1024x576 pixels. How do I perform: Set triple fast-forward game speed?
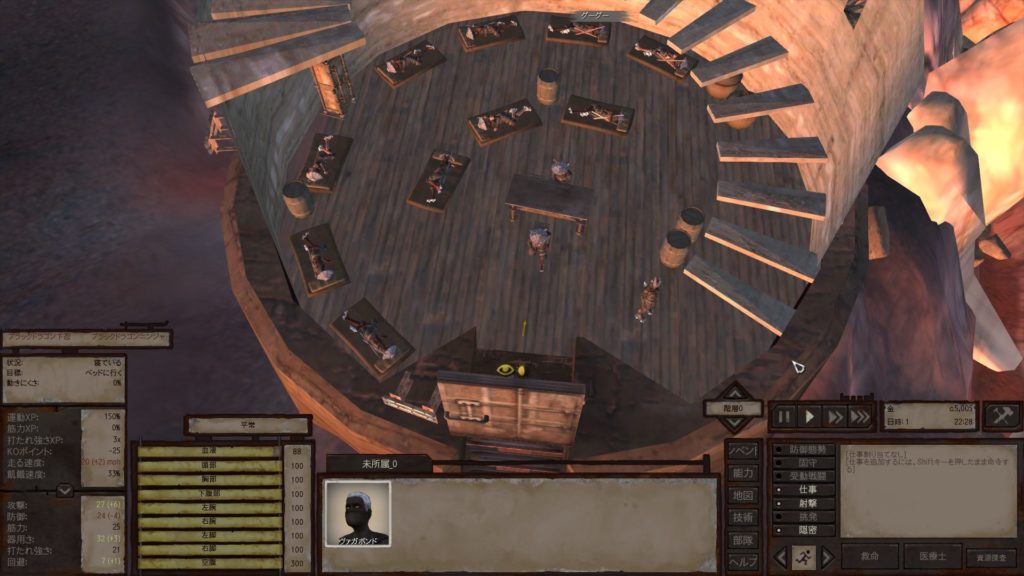point(860,416)
